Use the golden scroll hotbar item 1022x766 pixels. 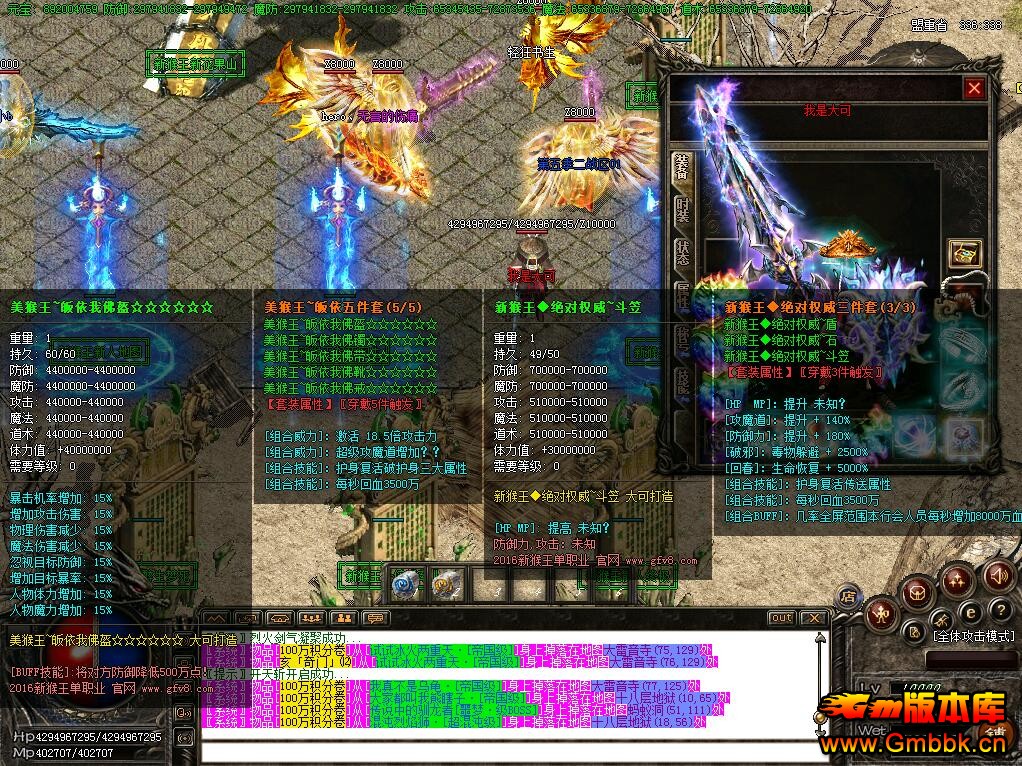coord(446,583)
